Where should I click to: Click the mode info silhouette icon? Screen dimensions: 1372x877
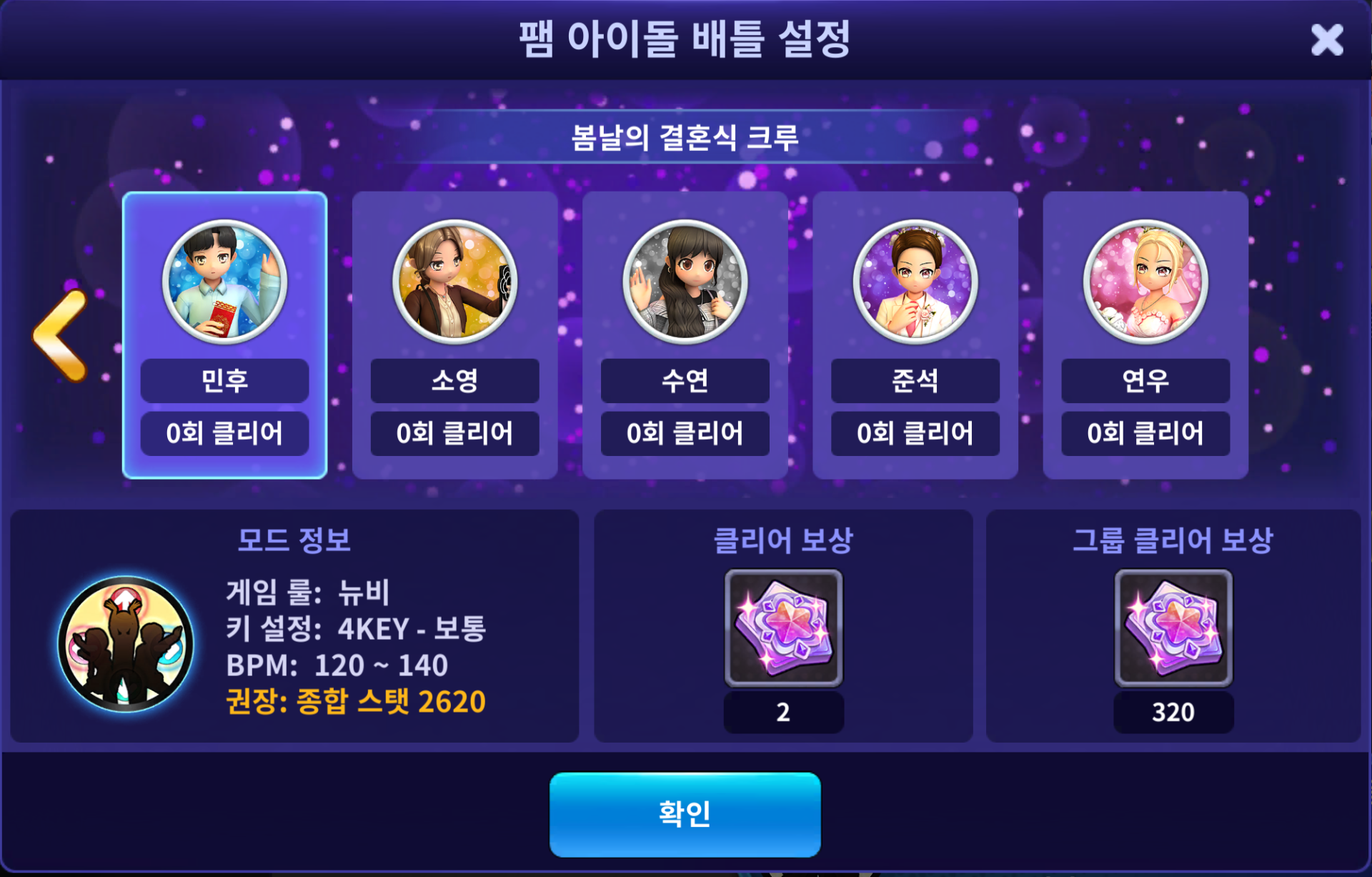click(x=126, y=643)
